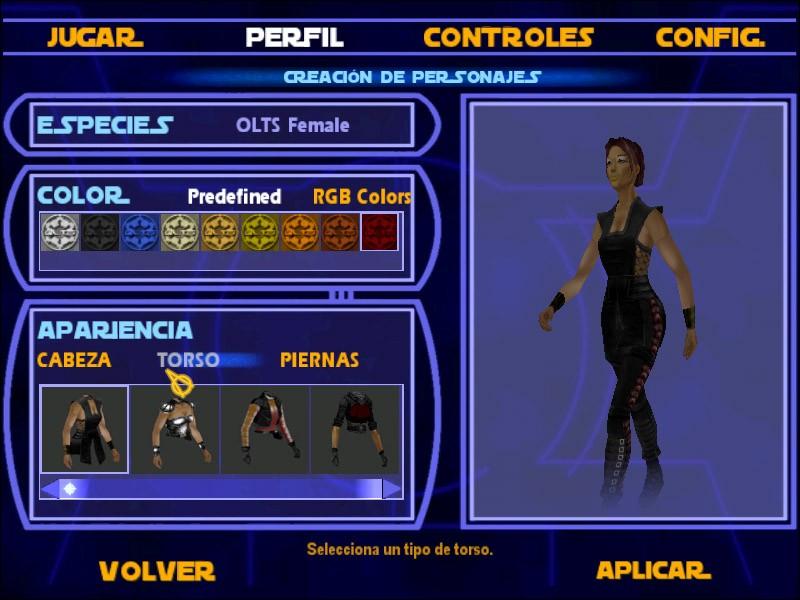800x600 pixels.
Task: Pick the blue color emblem
Action: pyautogui.click(x=139, y=232)
